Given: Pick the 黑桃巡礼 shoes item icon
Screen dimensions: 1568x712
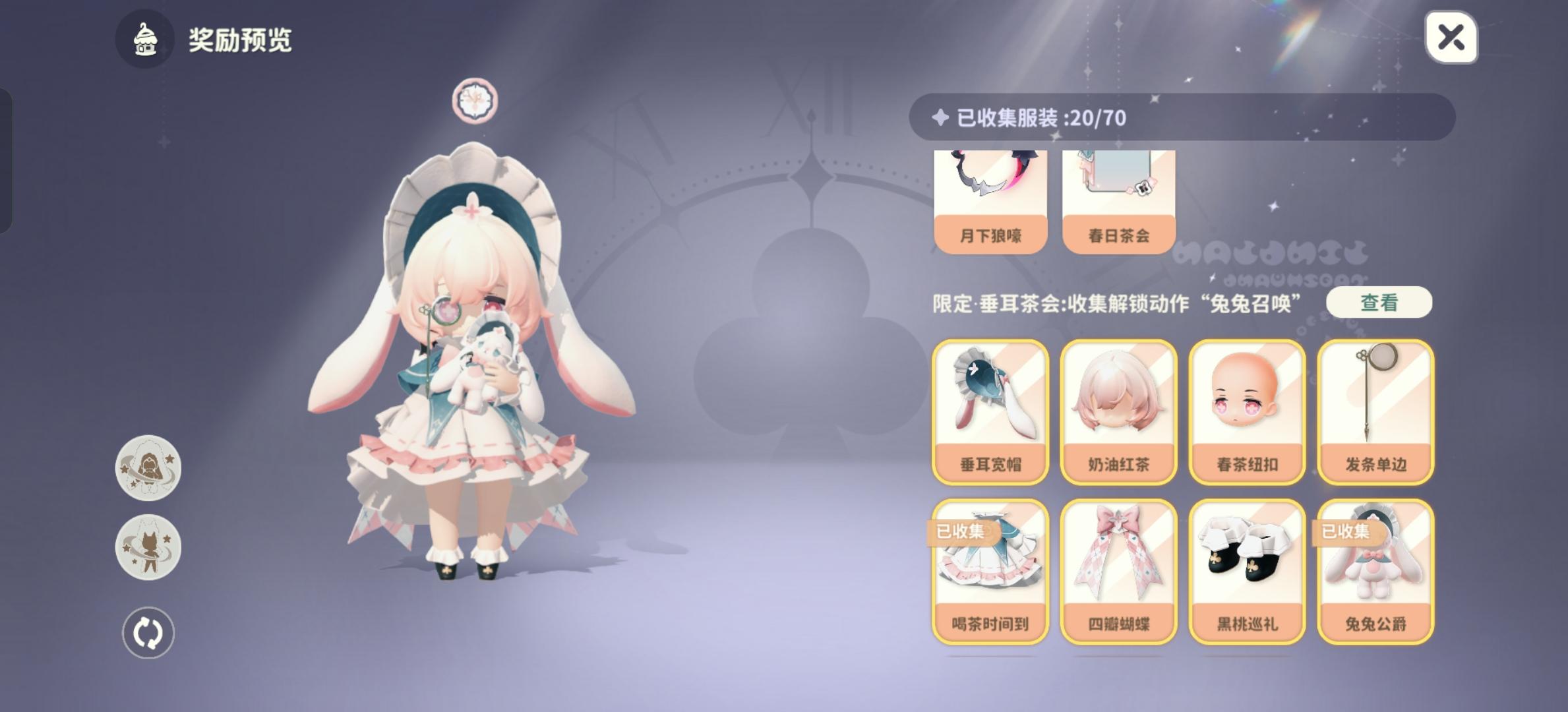Looking at the screenshot, I should [1247, 570].
